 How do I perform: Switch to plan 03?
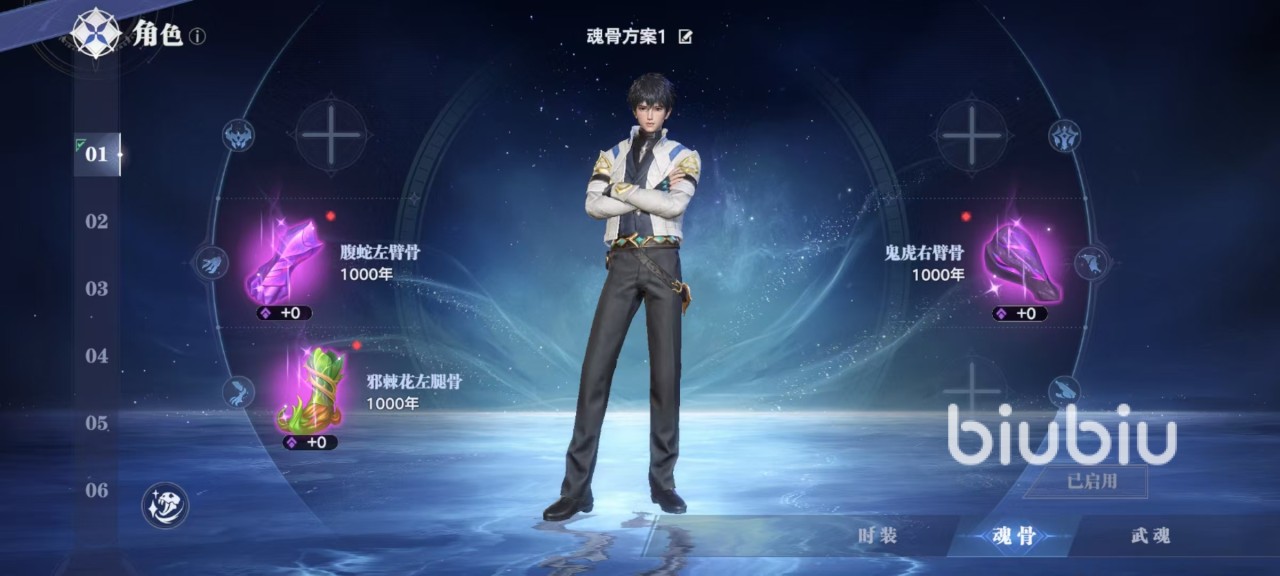[97, 289]
